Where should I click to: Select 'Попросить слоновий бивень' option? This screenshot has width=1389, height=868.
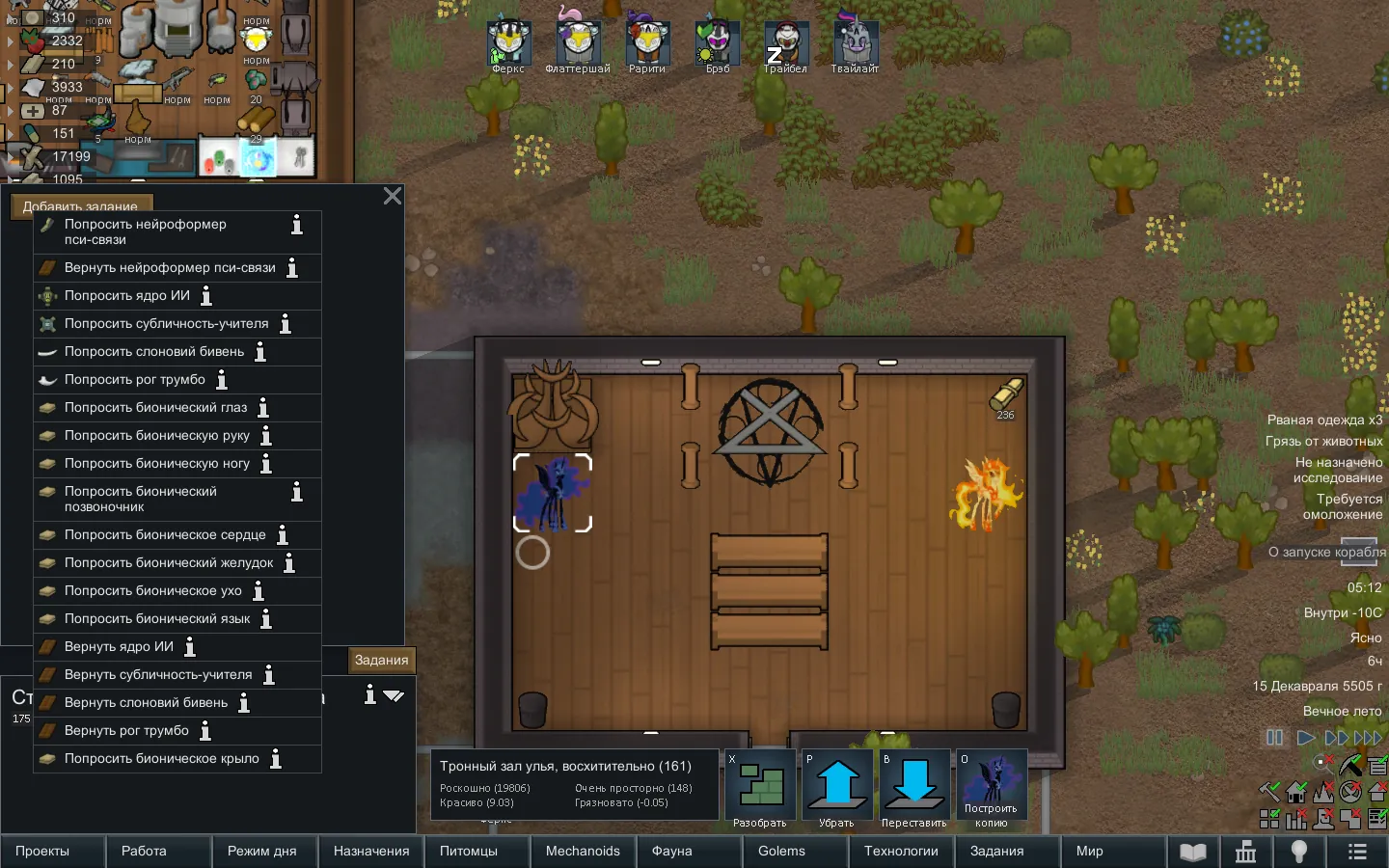[153, 352]
